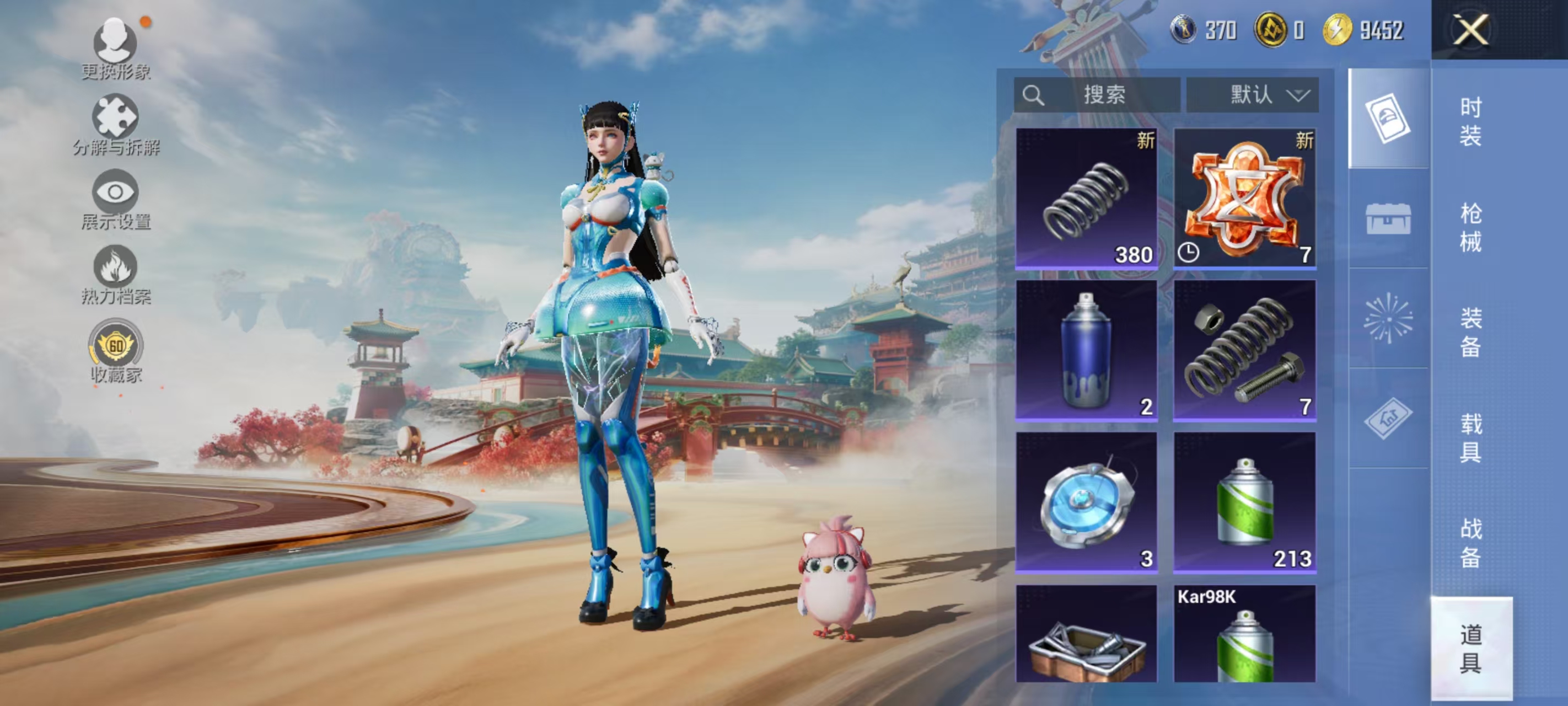Click the 搜索 search input field

(1108, 94)
